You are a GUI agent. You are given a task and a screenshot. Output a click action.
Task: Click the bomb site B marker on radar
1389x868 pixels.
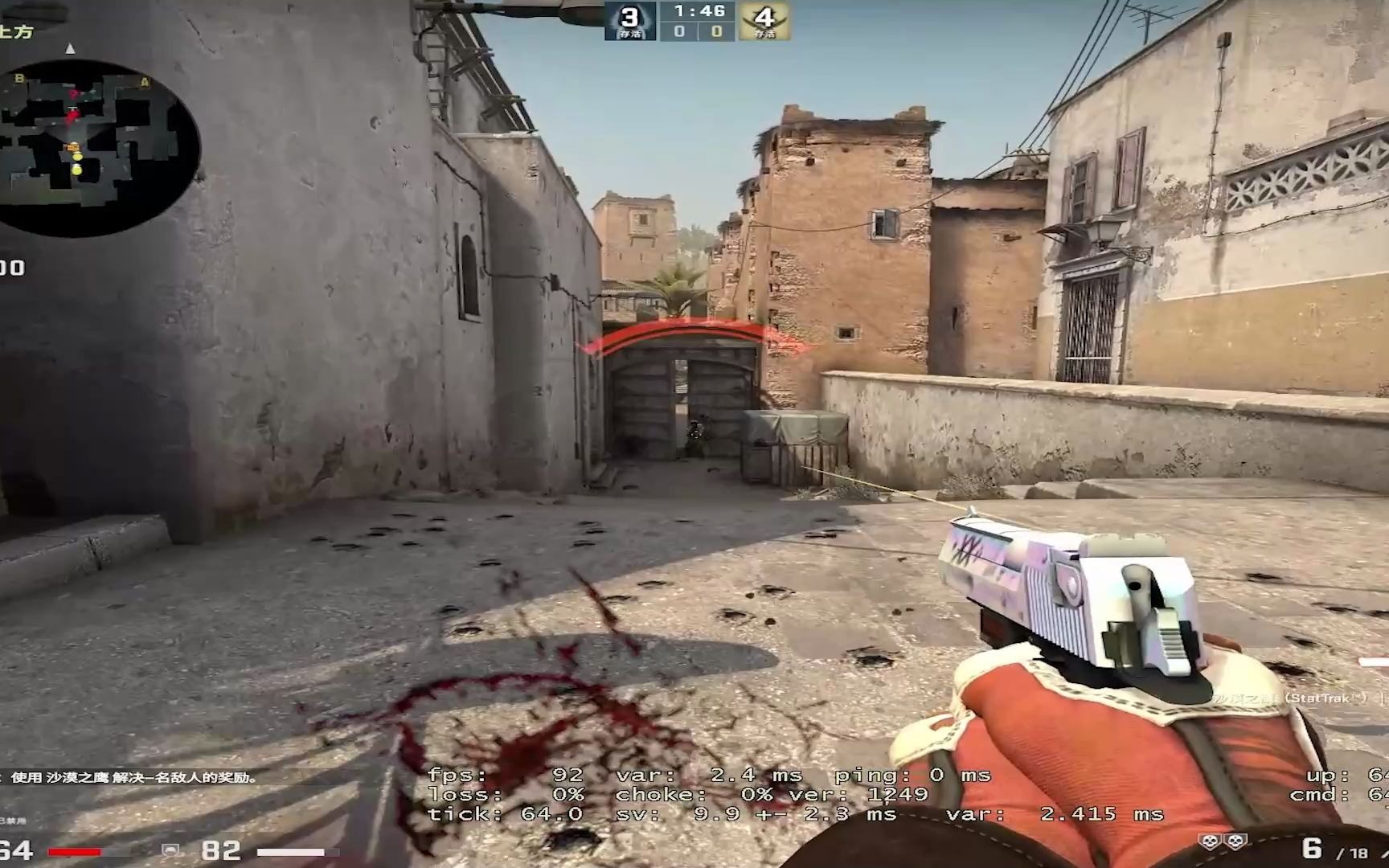coord(18,79)
